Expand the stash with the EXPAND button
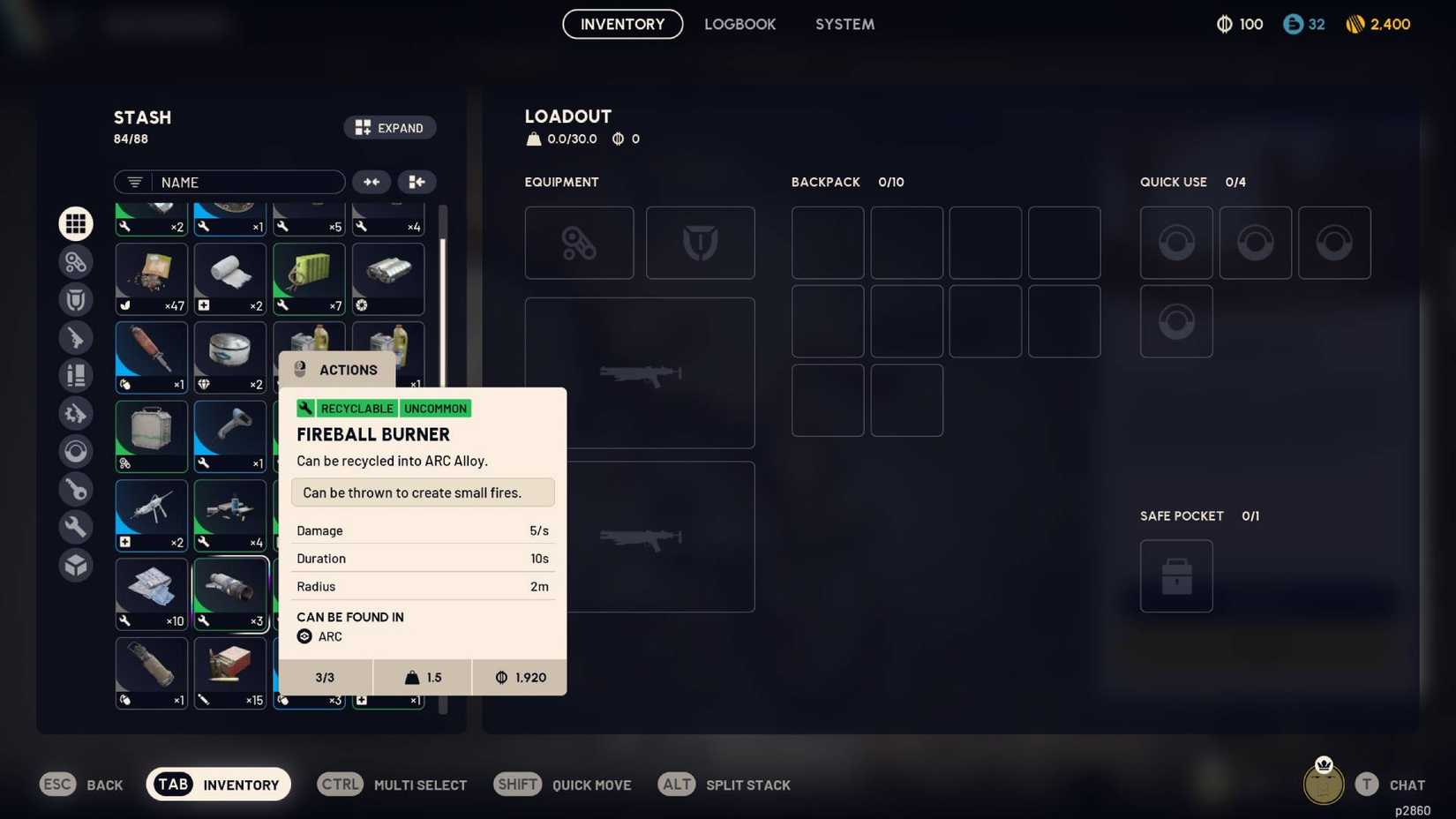 [x=389, y=127]
